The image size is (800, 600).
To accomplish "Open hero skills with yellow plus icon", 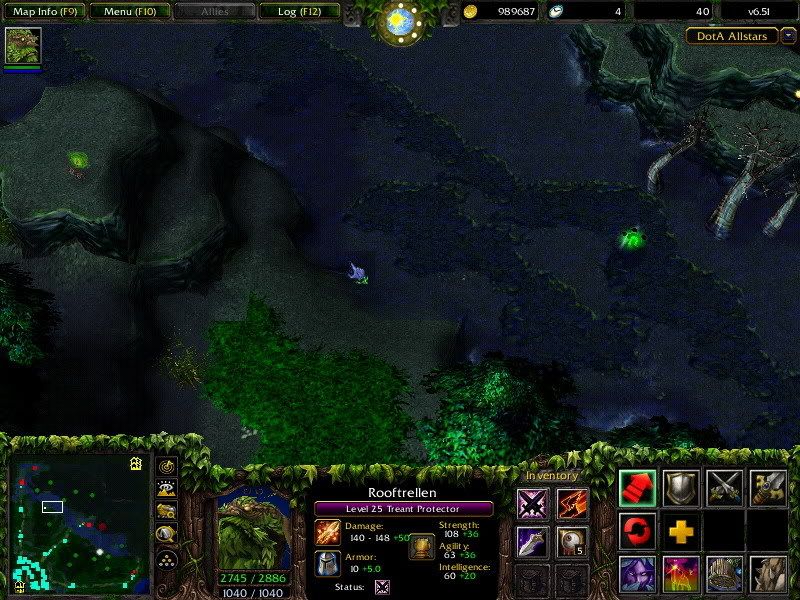I will pyautogui.click(x=681, y=530).
